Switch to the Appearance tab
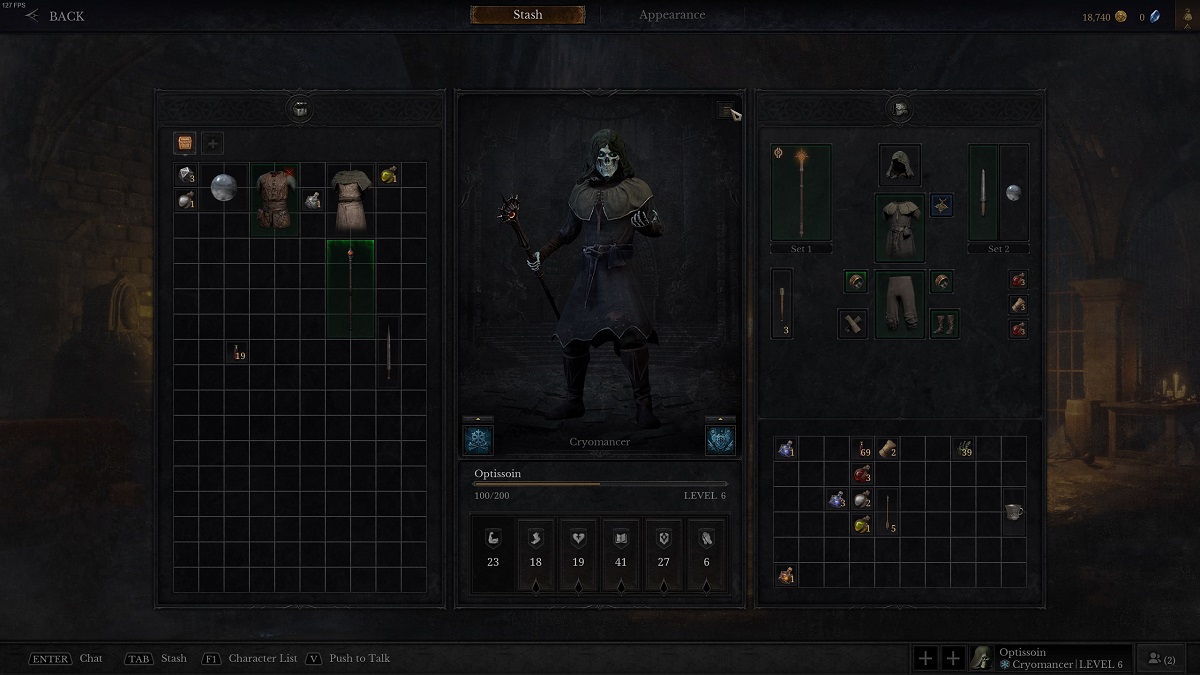The width and height of the screenshot is (1200, 675). (672, 15)
